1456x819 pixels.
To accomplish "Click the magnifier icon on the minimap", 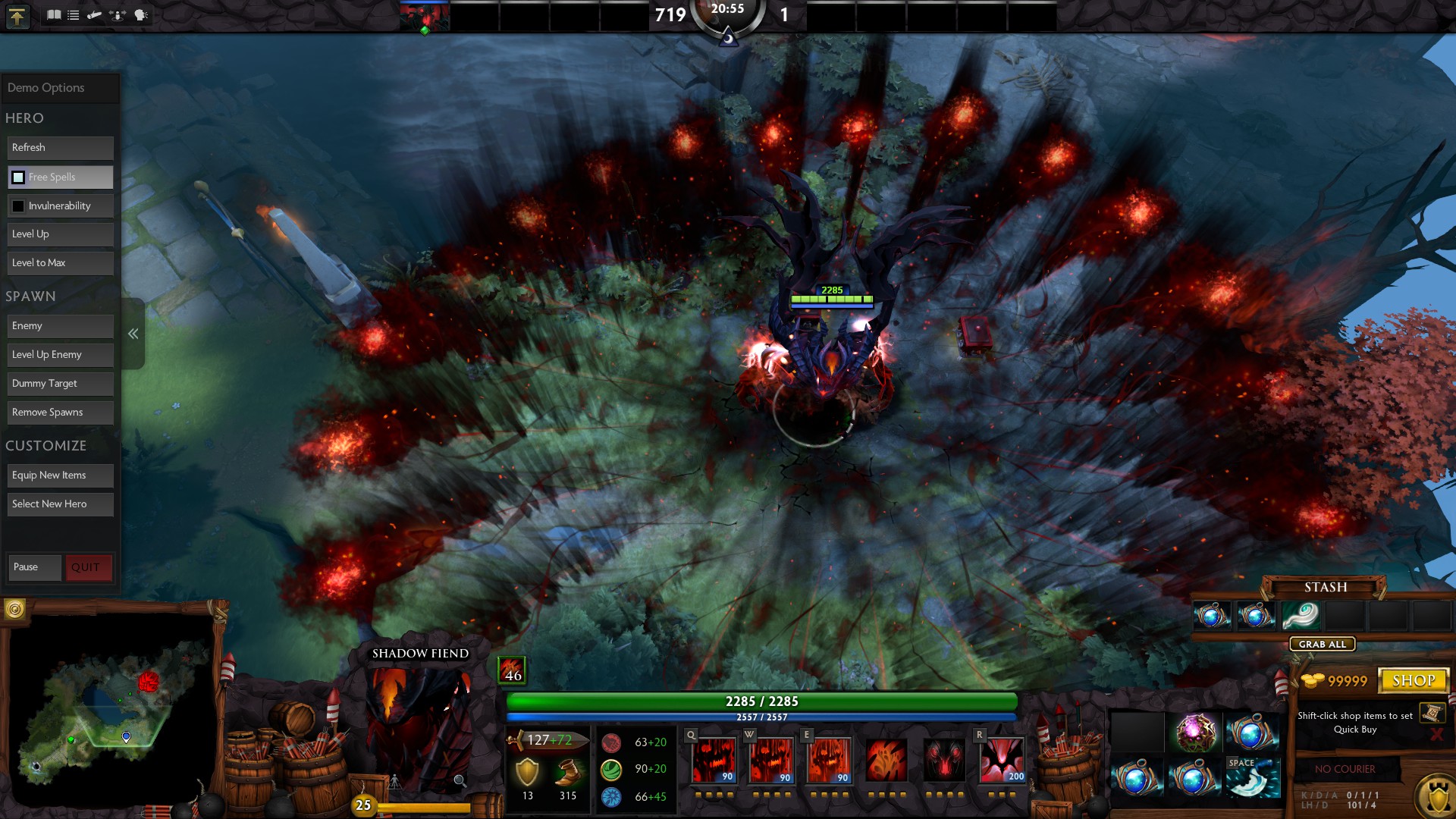I will click(x=460, y=782).
